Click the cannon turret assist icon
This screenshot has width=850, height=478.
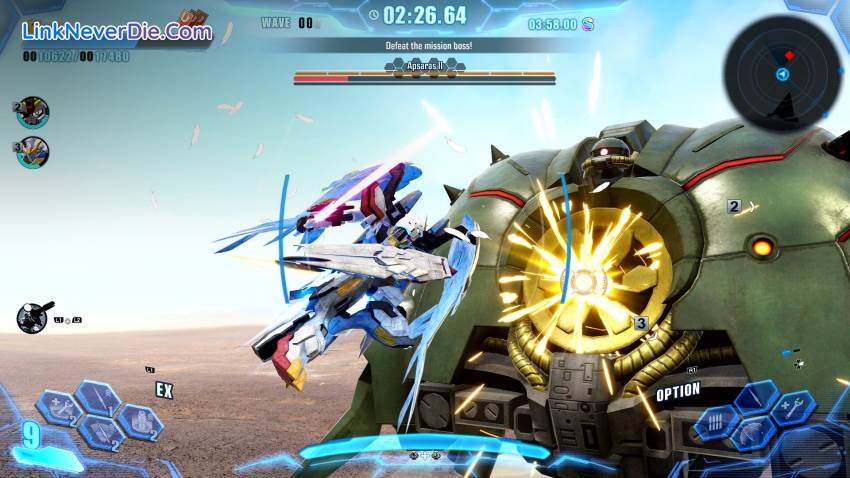coord(32,318)
